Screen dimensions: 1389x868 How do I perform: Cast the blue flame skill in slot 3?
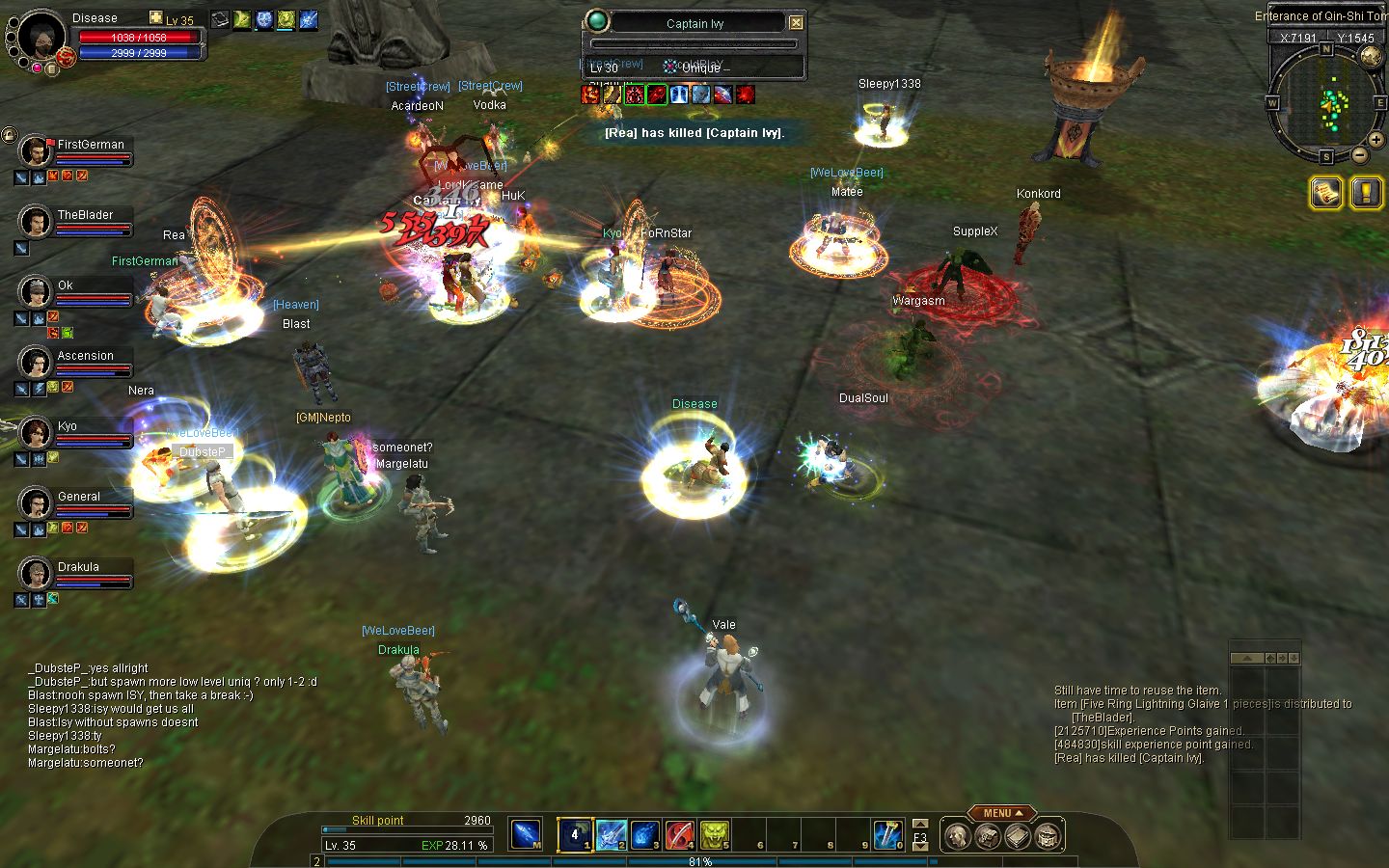(x=645, y=834)
